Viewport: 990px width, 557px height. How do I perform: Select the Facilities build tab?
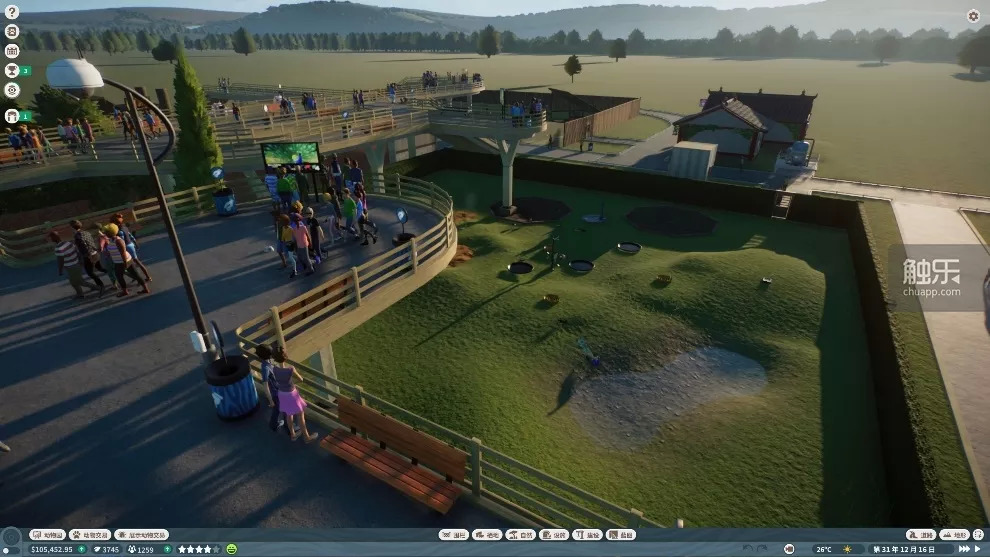pyautogui.click(x=553, y=535)
